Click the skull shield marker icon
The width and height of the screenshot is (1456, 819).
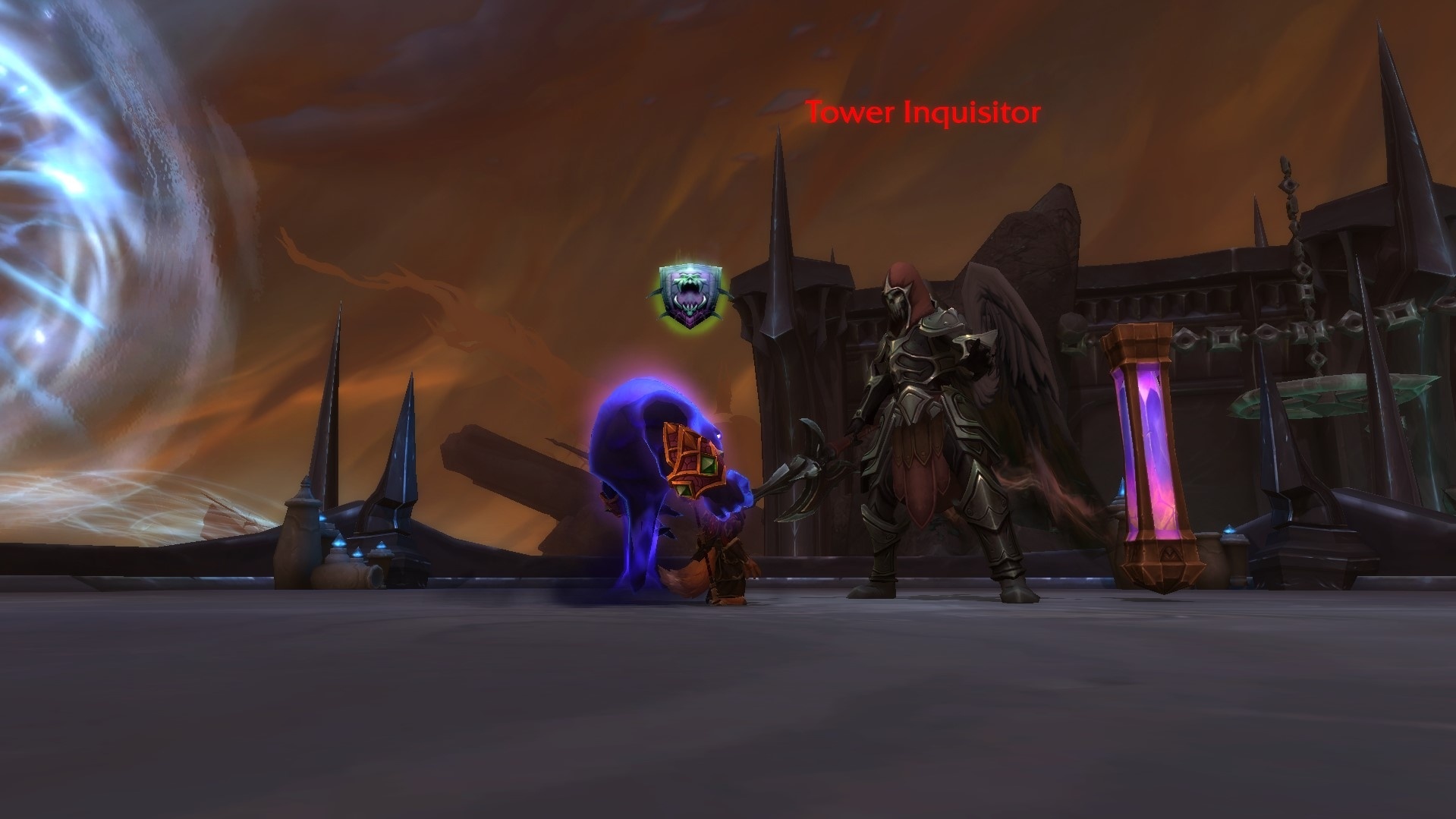tap(690, 297)
